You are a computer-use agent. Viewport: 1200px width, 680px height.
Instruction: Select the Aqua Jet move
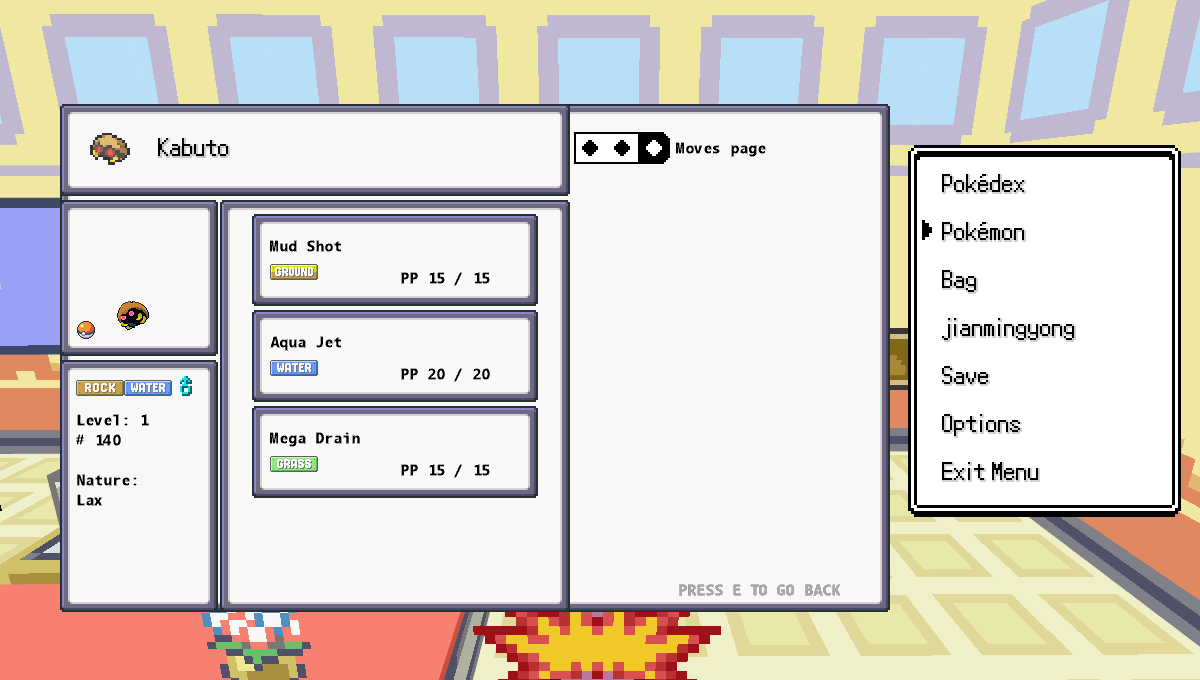pyautogui.click(x=395, y=356)
